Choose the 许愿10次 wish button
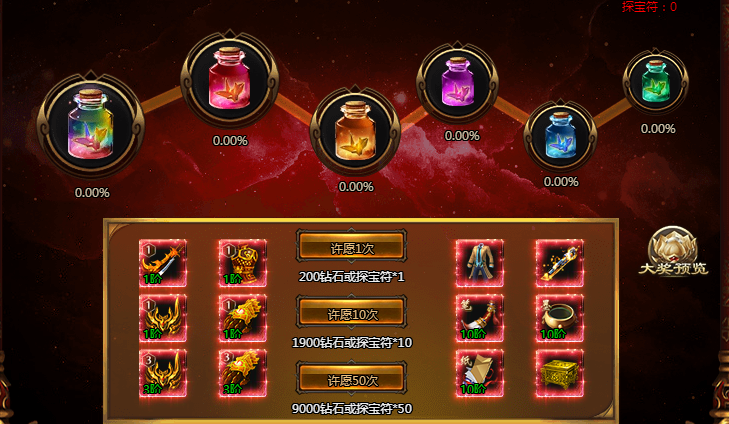The height and width of the screenshot is (424, 729). point(351,313)
